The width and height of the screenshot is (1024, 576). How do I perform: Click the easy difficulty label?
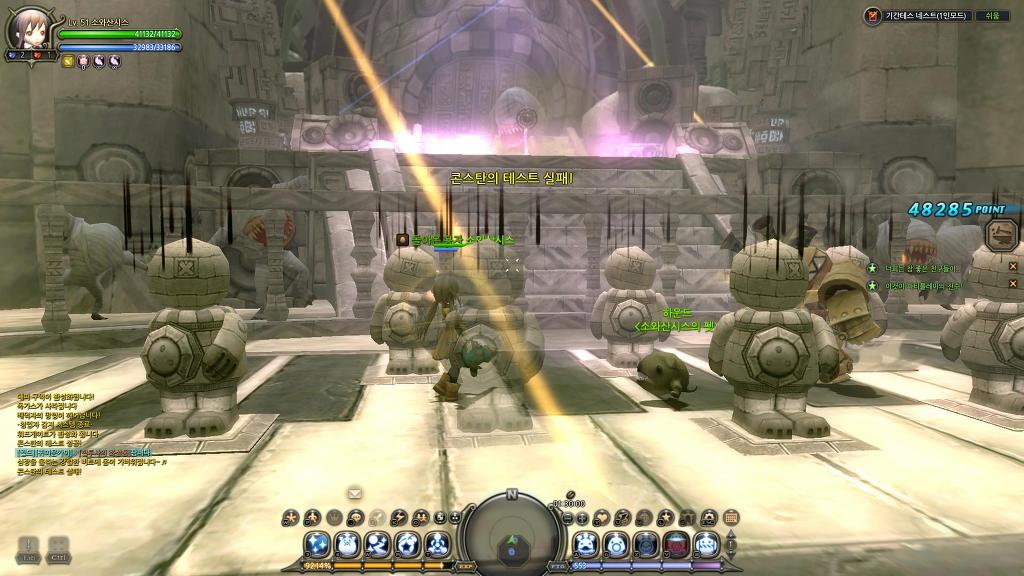[992, 15]
